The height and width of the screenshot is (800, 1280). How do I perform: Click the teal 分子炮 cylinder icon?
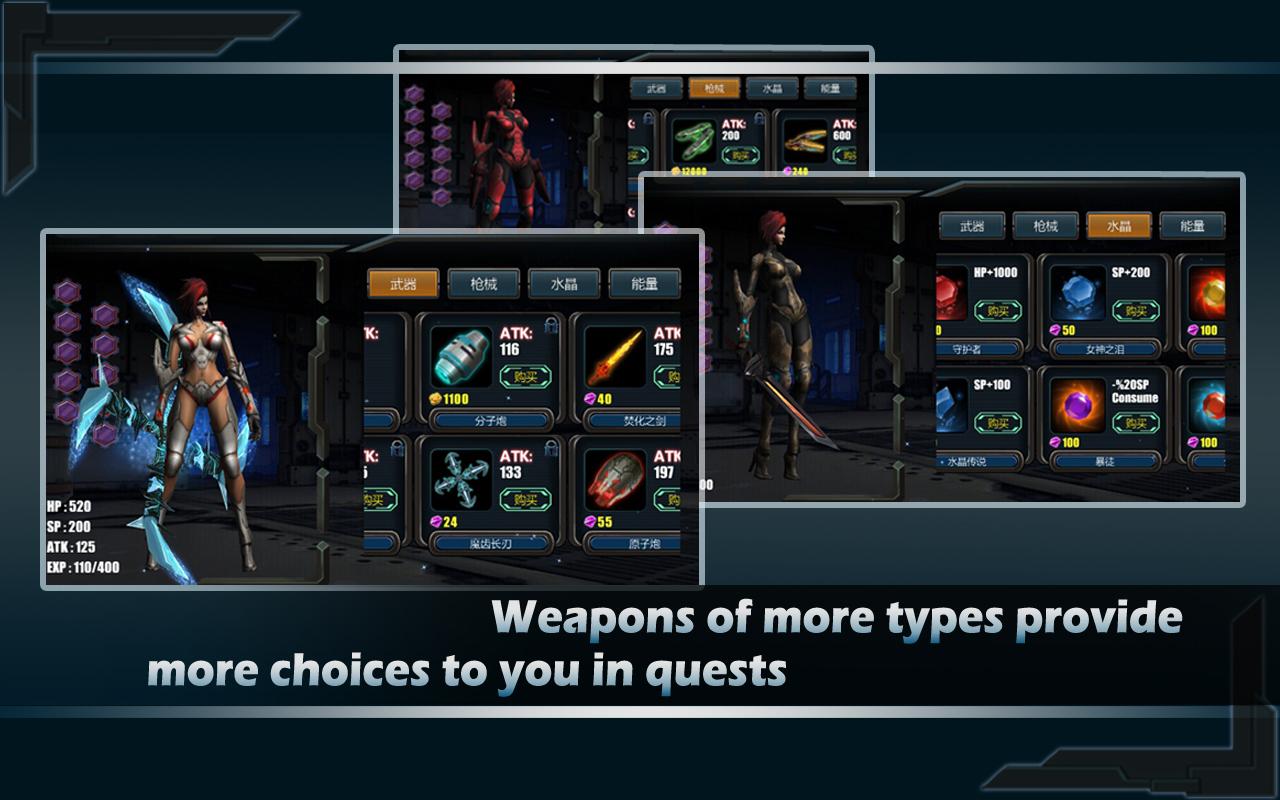click(x=461, y=358)
